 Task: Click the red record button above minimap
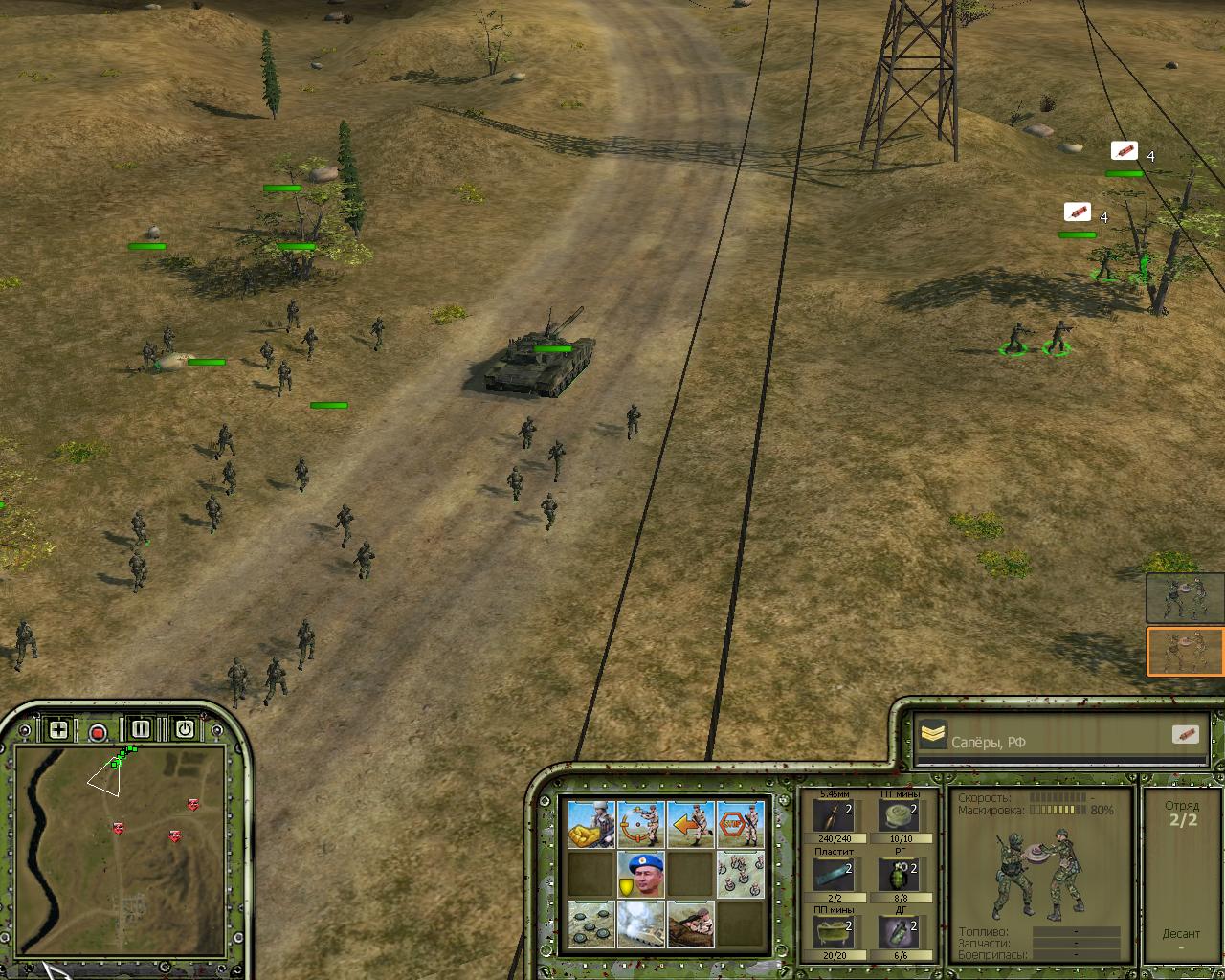98,732
